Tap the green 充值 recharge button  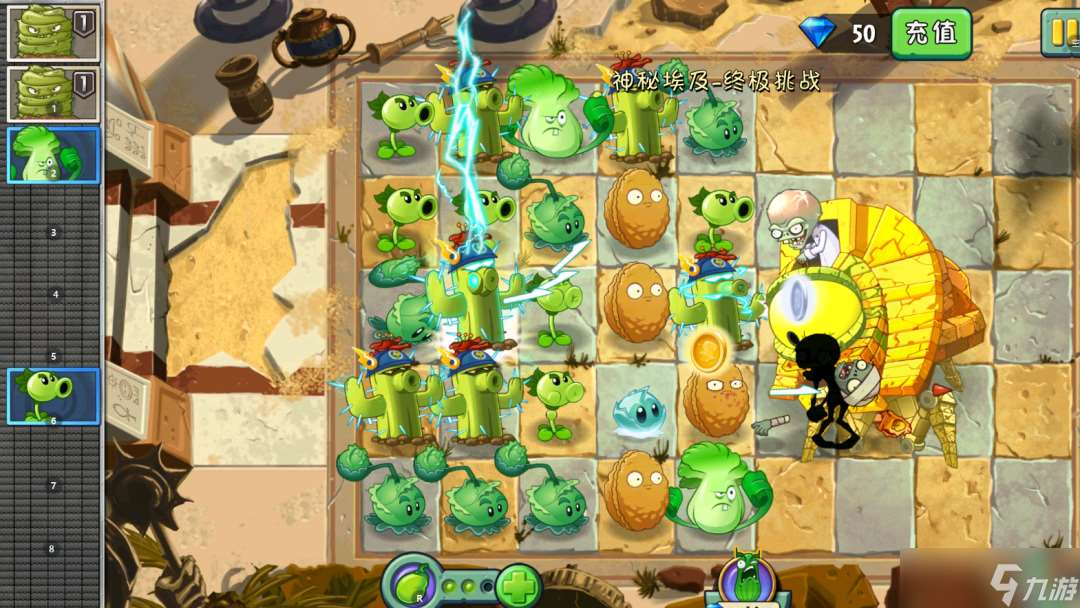tap(931, 33)
